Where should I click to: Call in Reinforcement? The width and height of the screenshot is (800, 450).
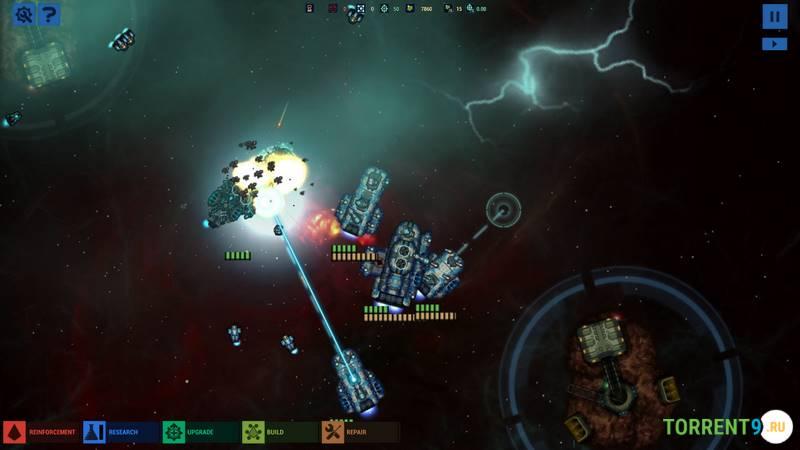pyautogui.click(x=40, y=432)
